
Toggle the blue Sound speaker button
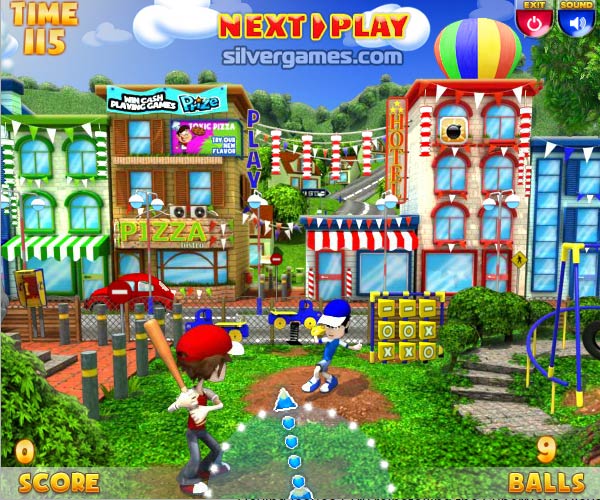click(x=575, y=21)
